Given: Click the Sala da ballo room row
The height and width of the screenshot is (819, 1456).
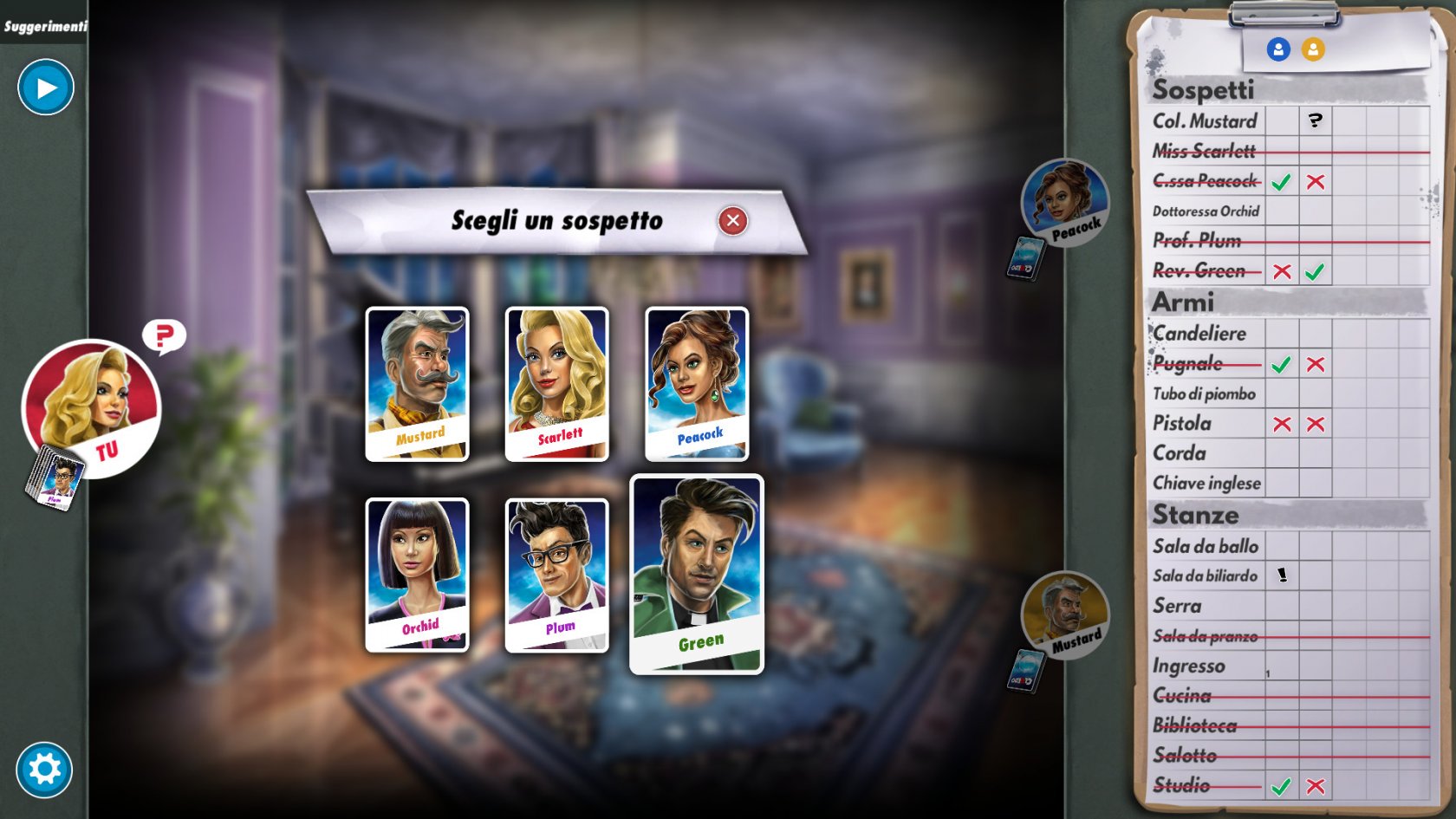Looking at the screenshot, I should pyautogui.click(x=1206, y=546).
